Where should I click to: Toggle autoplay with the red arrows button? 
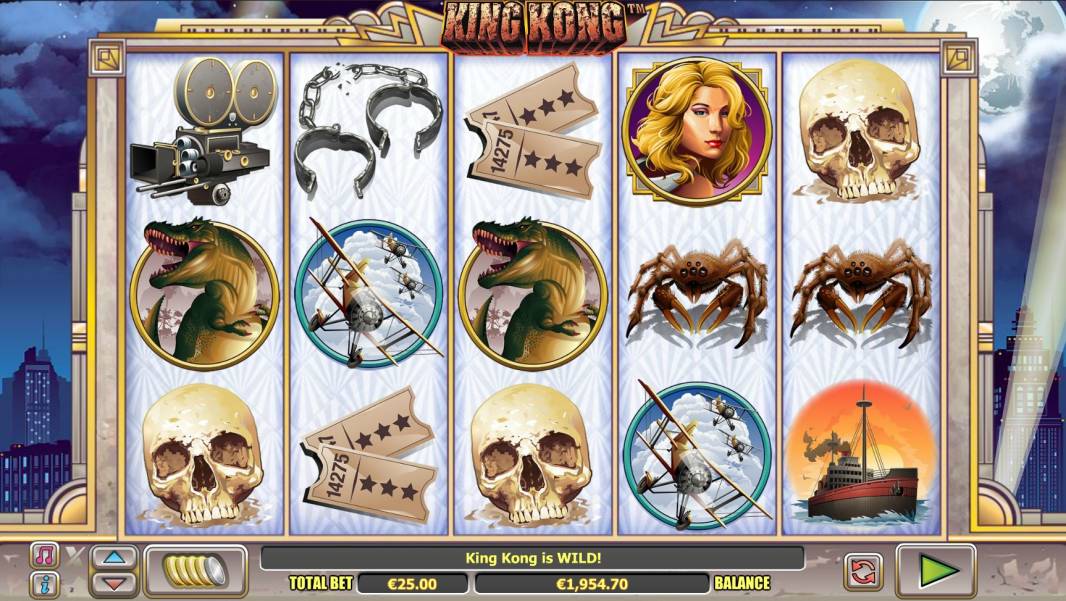pyautogui.click(x=863, y=571)
